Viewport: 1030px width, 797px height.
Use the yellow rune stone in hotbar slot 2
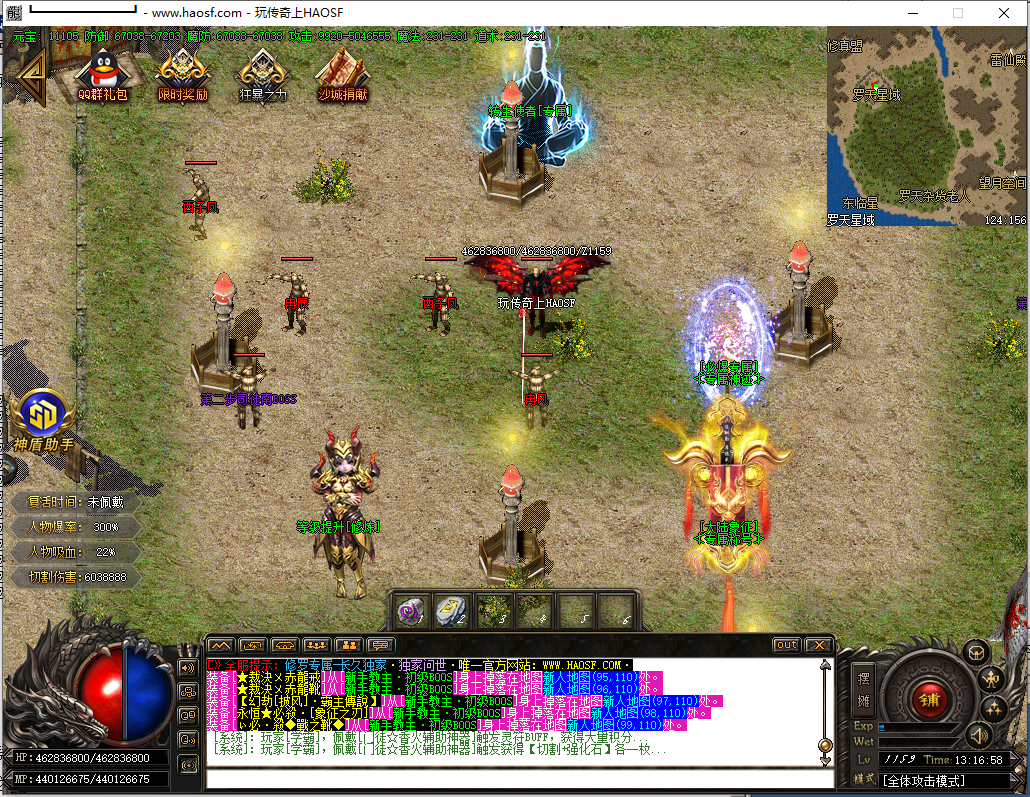(452, 610)
